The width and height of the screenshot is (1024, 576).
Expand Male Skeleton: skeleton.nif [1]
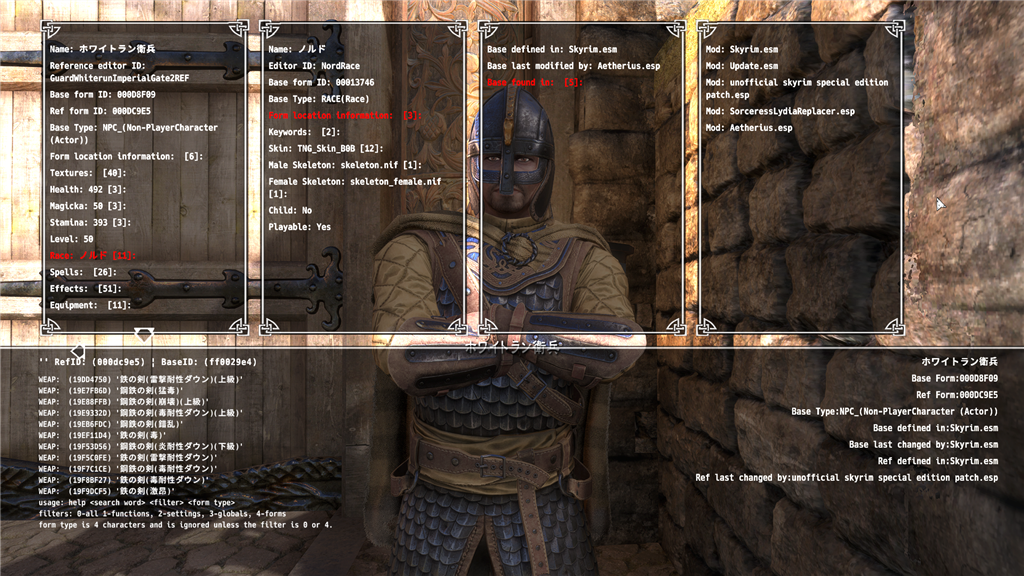tap(344, 164)
